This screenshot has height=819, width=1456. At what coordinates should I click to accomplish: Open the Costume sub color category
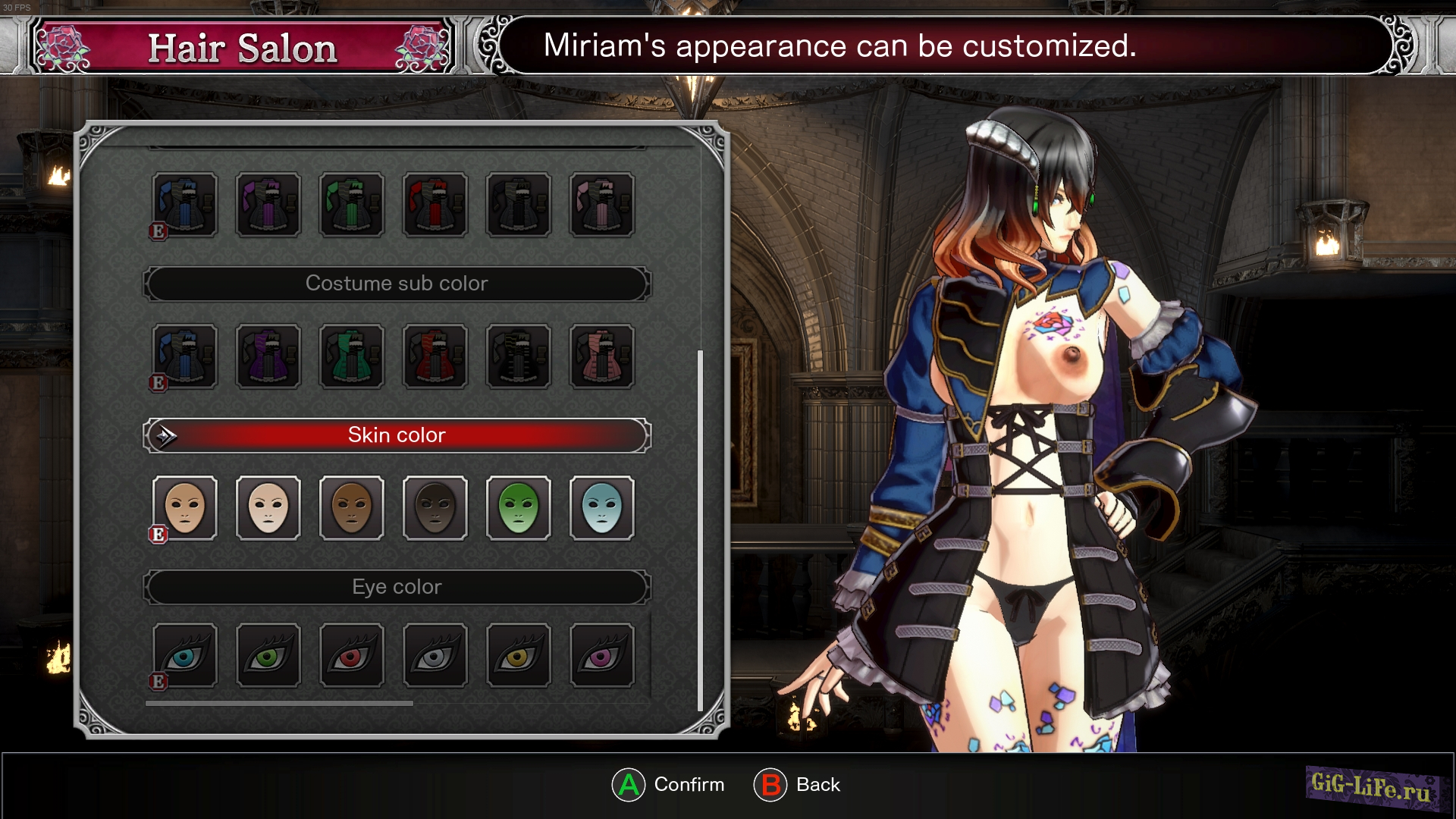[397, 284]
